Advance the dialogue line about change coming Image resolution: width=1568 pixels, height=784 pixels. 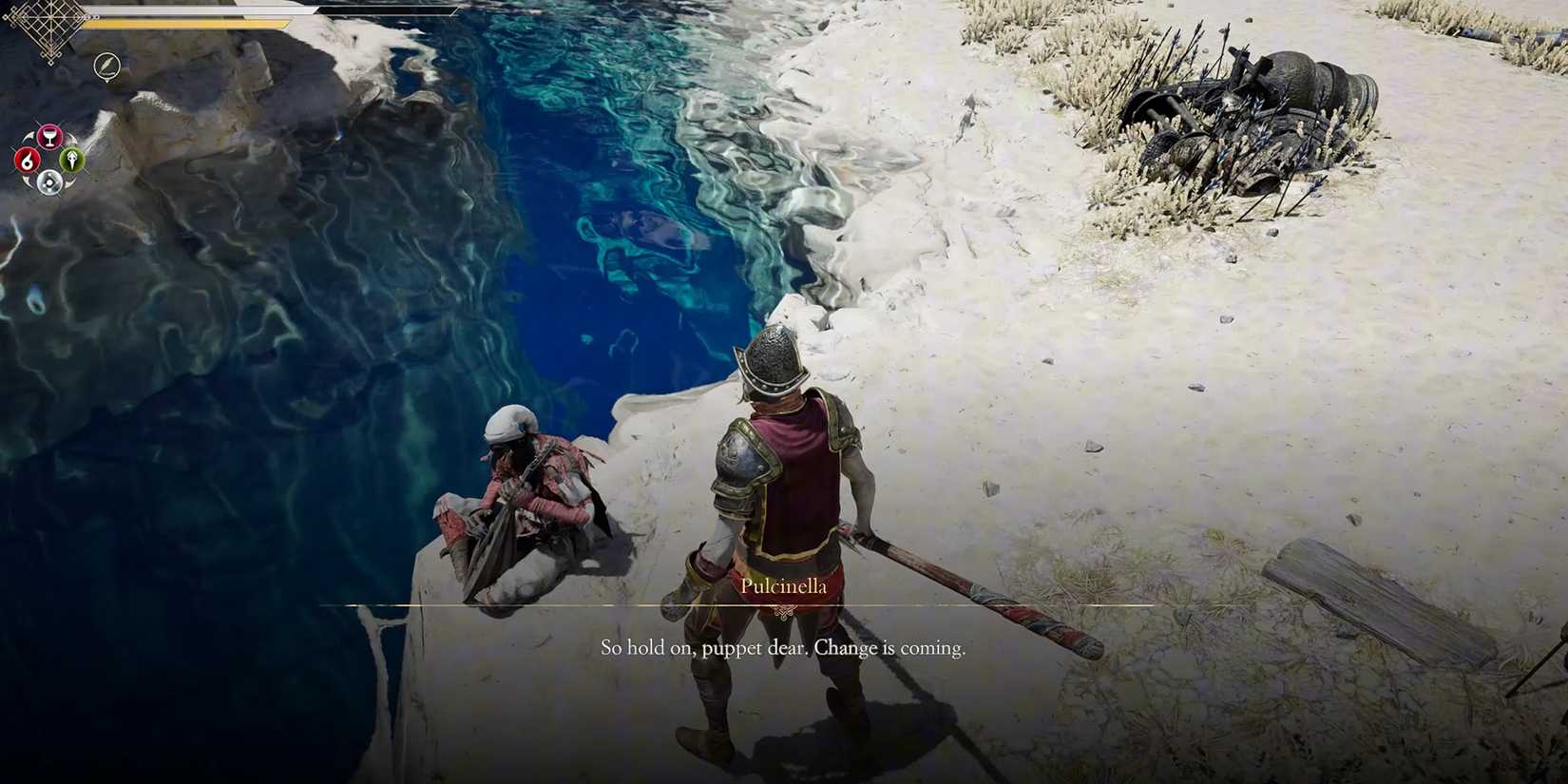point(782,646)
